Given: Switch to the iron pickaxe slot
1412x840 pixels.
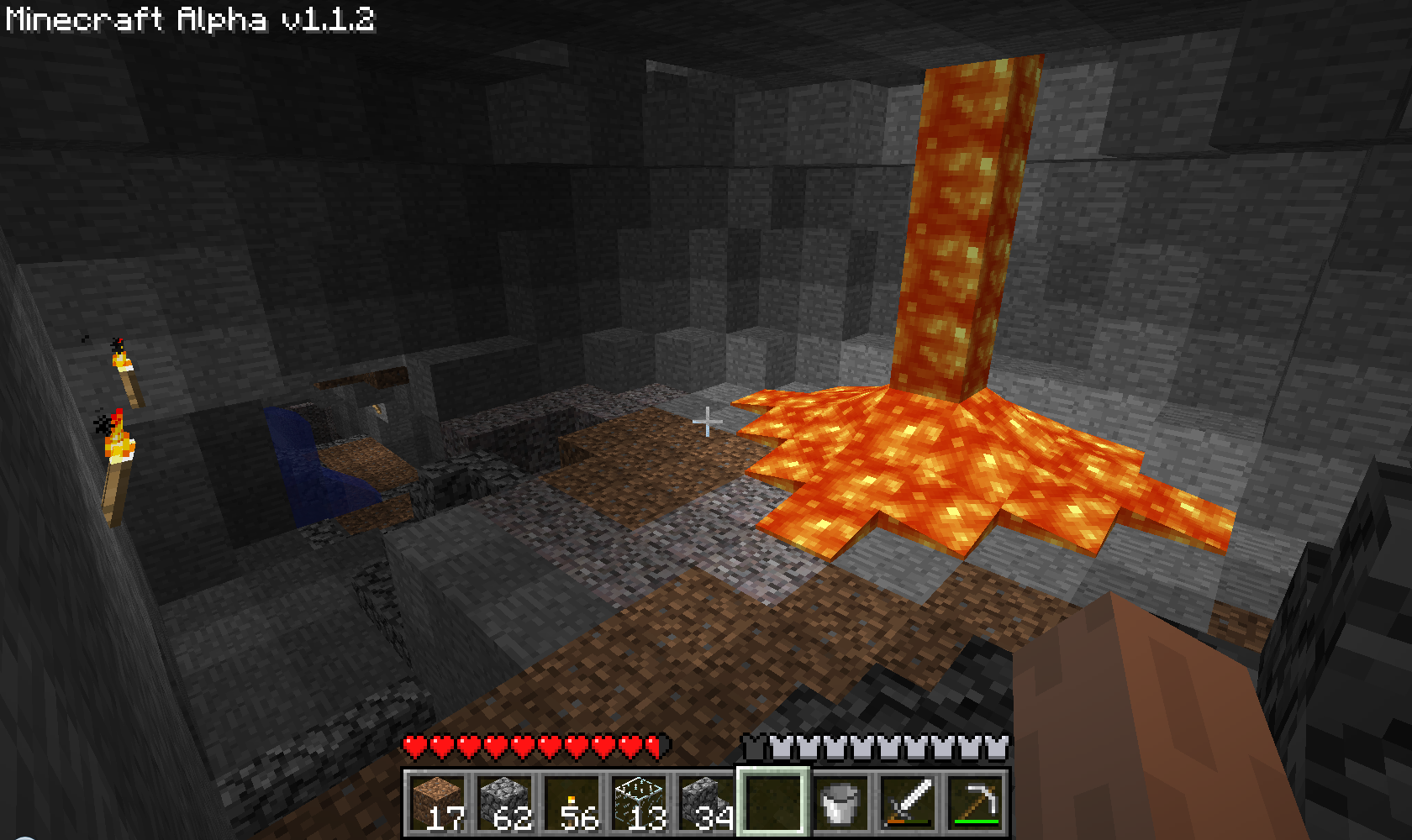Looking at the screenshot, I should pos(976,803).
